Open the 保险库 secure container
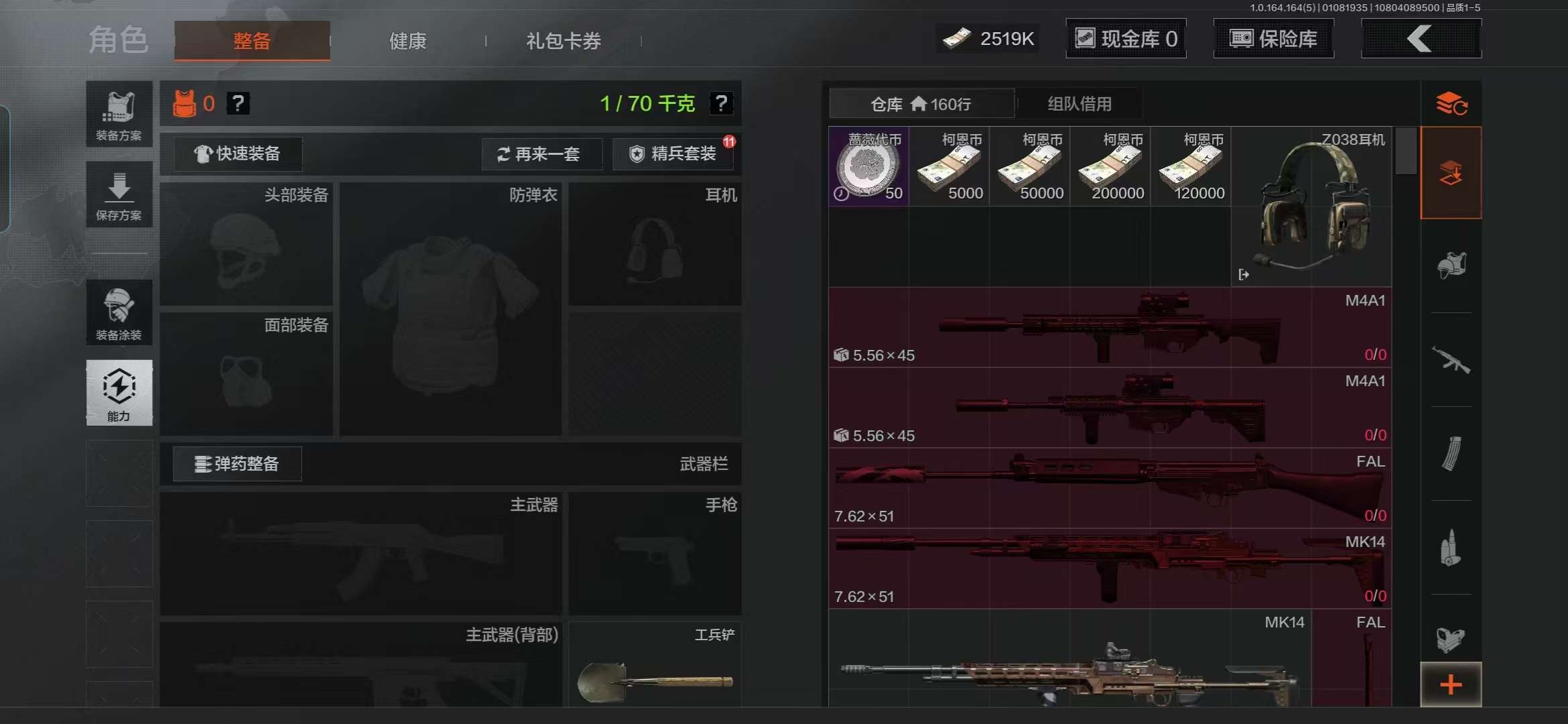The height and width of the screenshot is (724, 1568). [x=1272, y=38]
